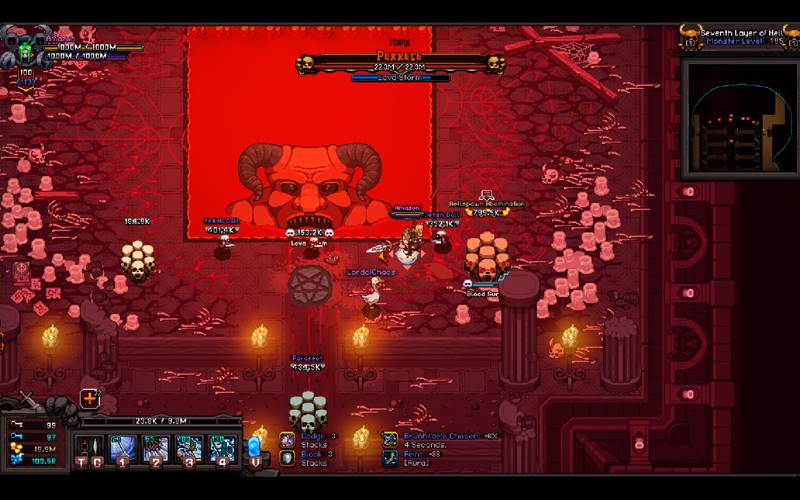Image resolution: width=800 pixels, height=500 pixels.
Task: Click the green-haired Amazon portrait
Action: (23, 47)
